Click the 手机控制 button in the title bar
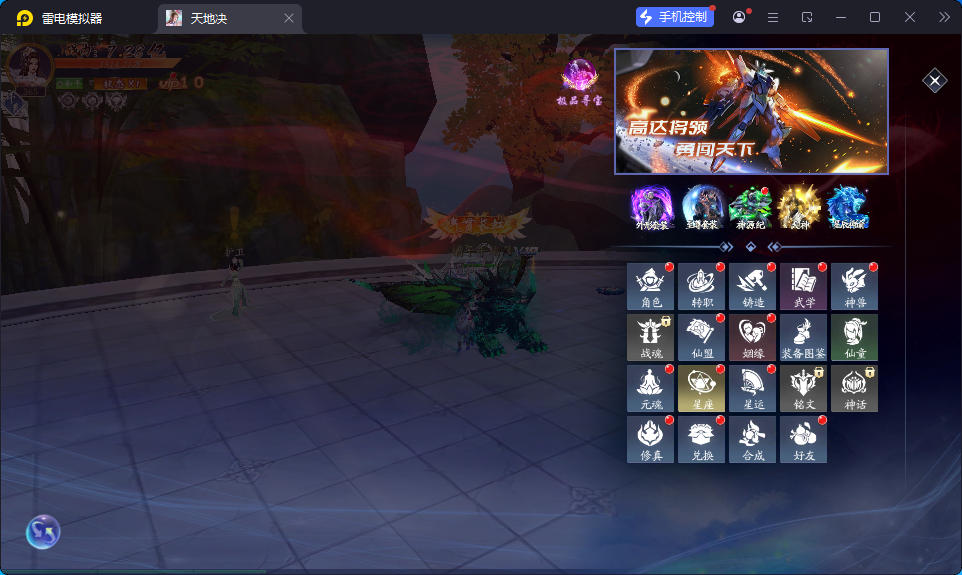The image size is (962, 575). tap(675, 17)
